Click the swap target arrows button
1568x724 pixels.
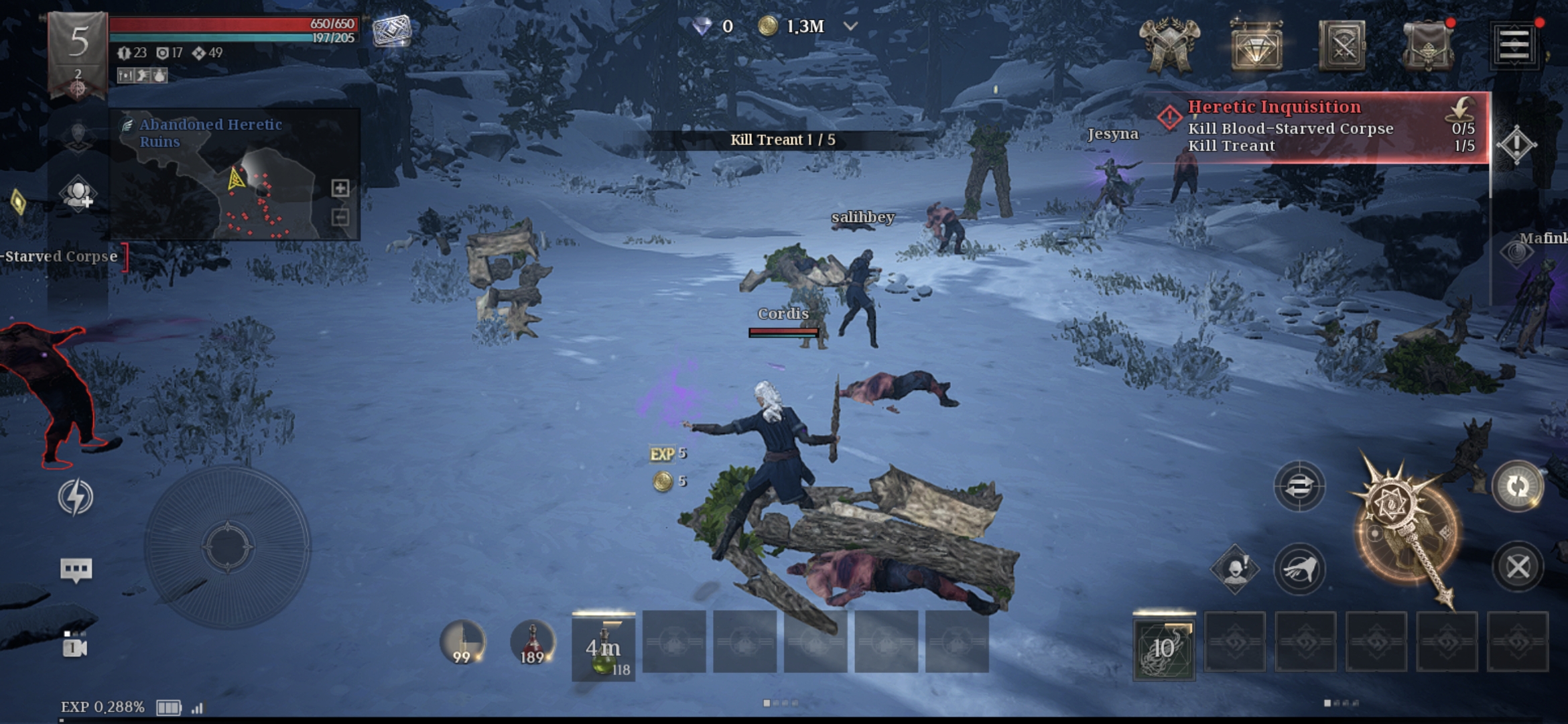1299,487
